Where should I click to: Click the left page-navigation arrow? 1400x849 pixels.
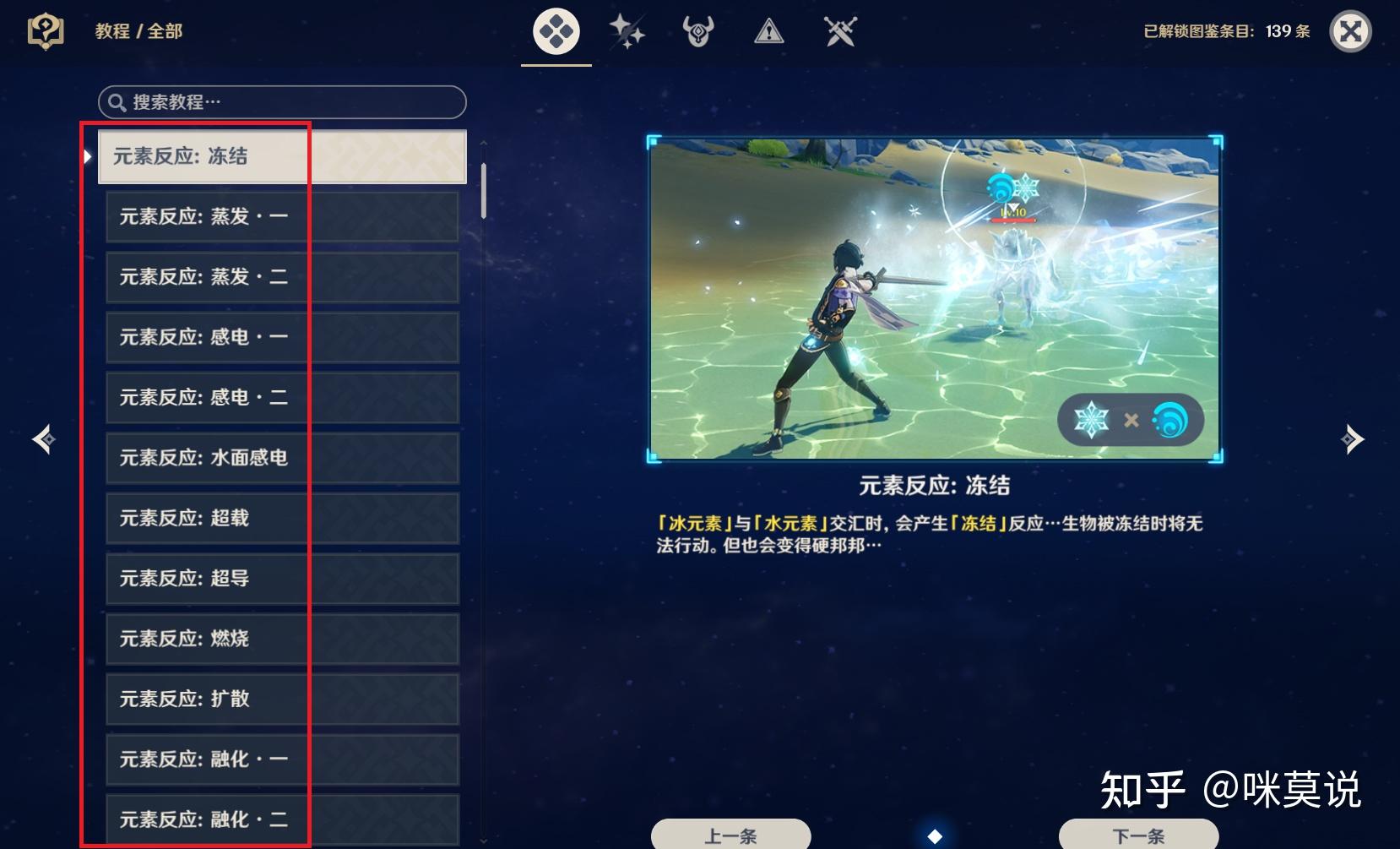click(41, 438)
